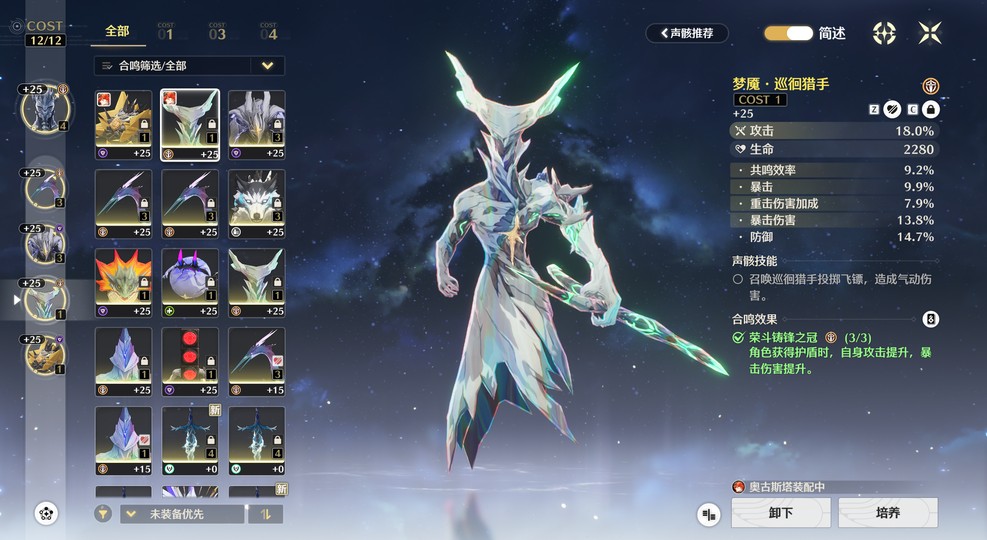This screenshot has height=540, width=987.
Task: Open the compare button beside 卸下
Action: click(709, 514)
